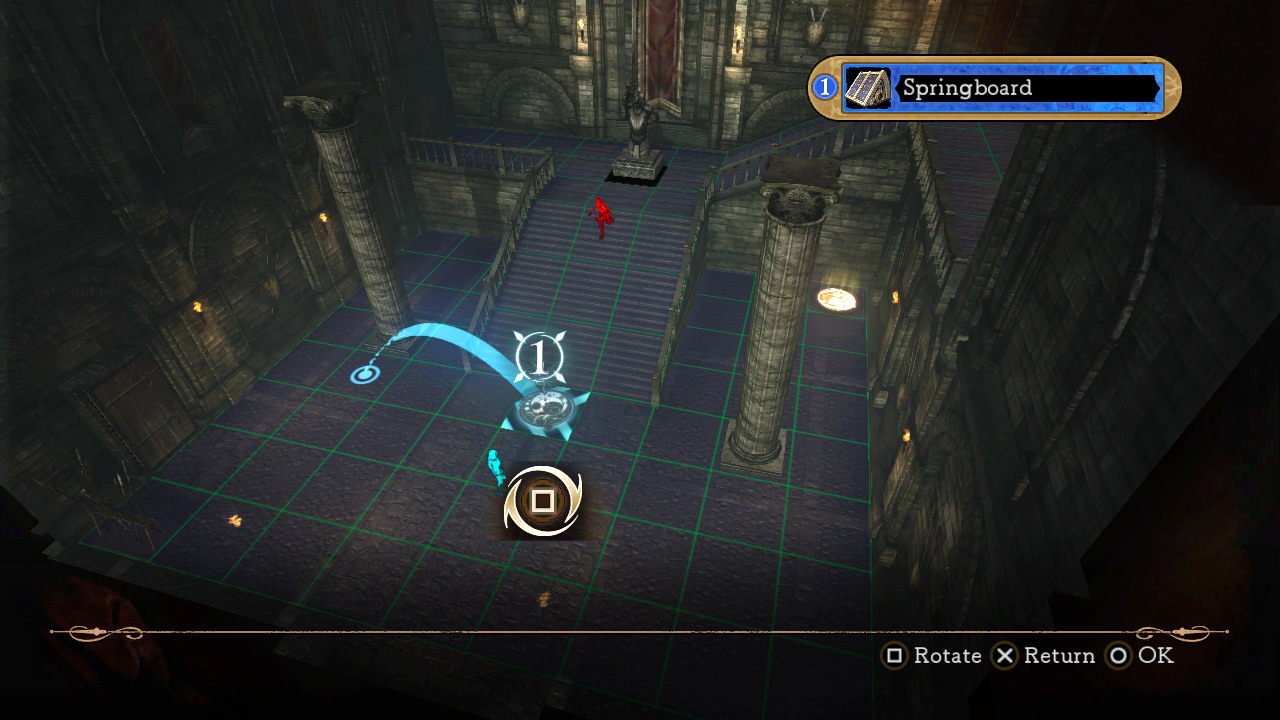Click the X Return button icon
This screenshot has height=720, width=1280.
[x=1004, y=656]
